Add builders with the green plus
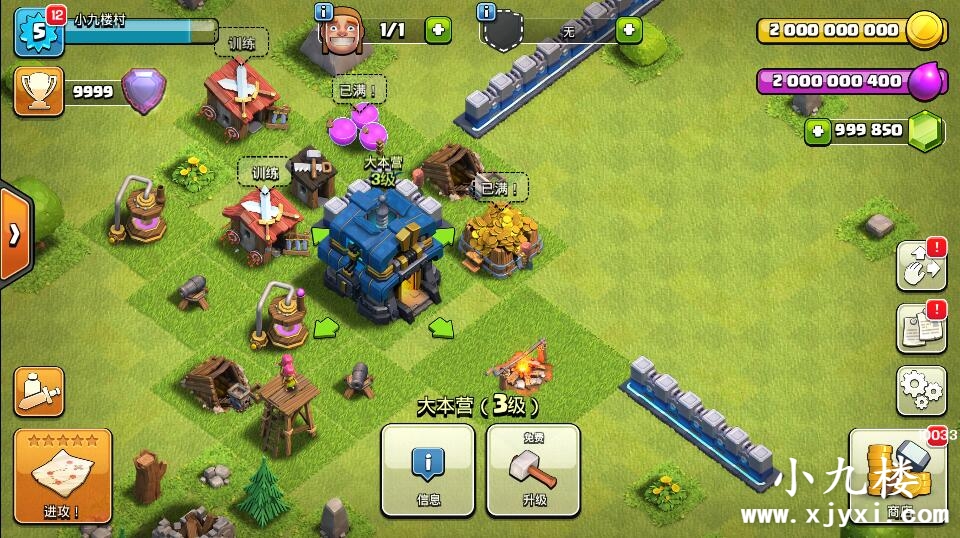Image resolution: width=960 pixels, height=538 pixels. pyautogui.click(x=438, y=29)
